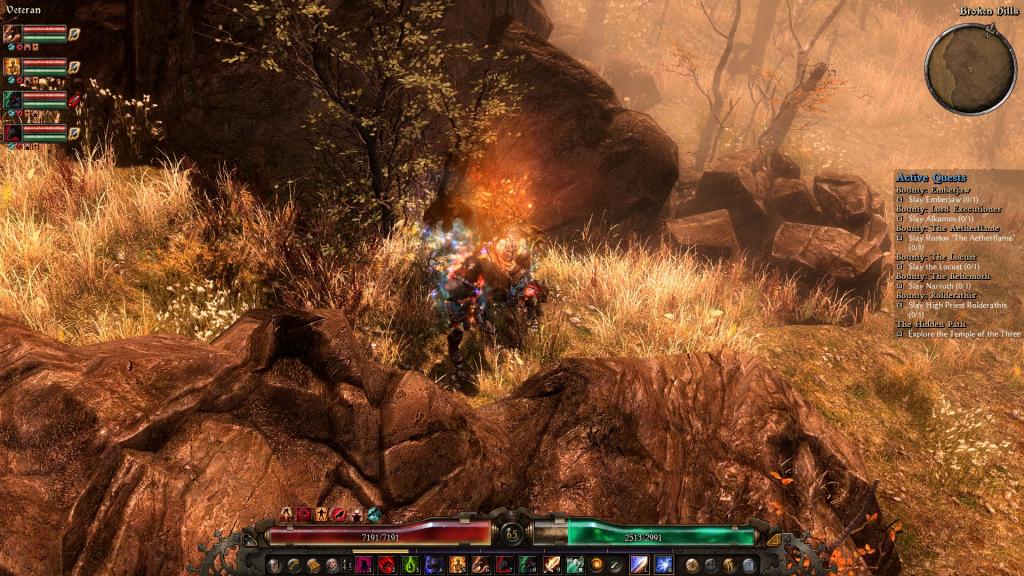Toggle the hotbar swap arrows
Screen dimensions: 1024x576
pos(346,565)
